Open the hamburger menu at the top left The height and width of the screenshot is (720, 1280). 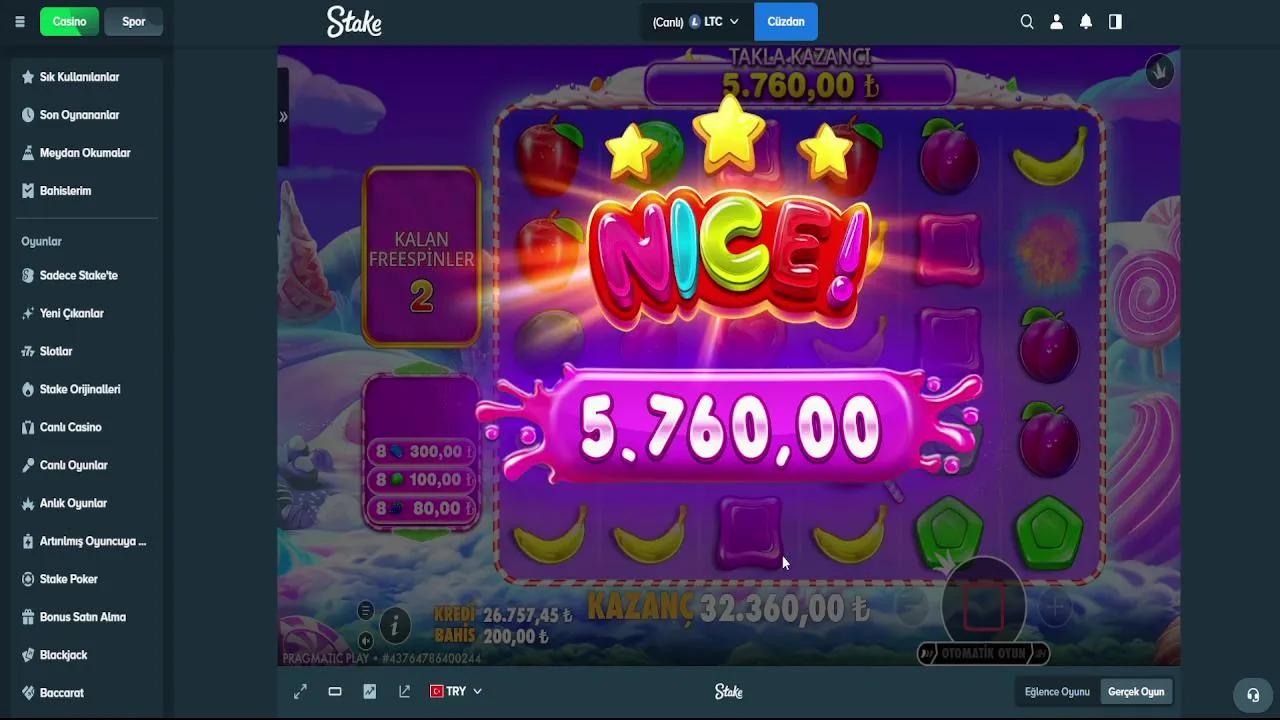[19, 21]
